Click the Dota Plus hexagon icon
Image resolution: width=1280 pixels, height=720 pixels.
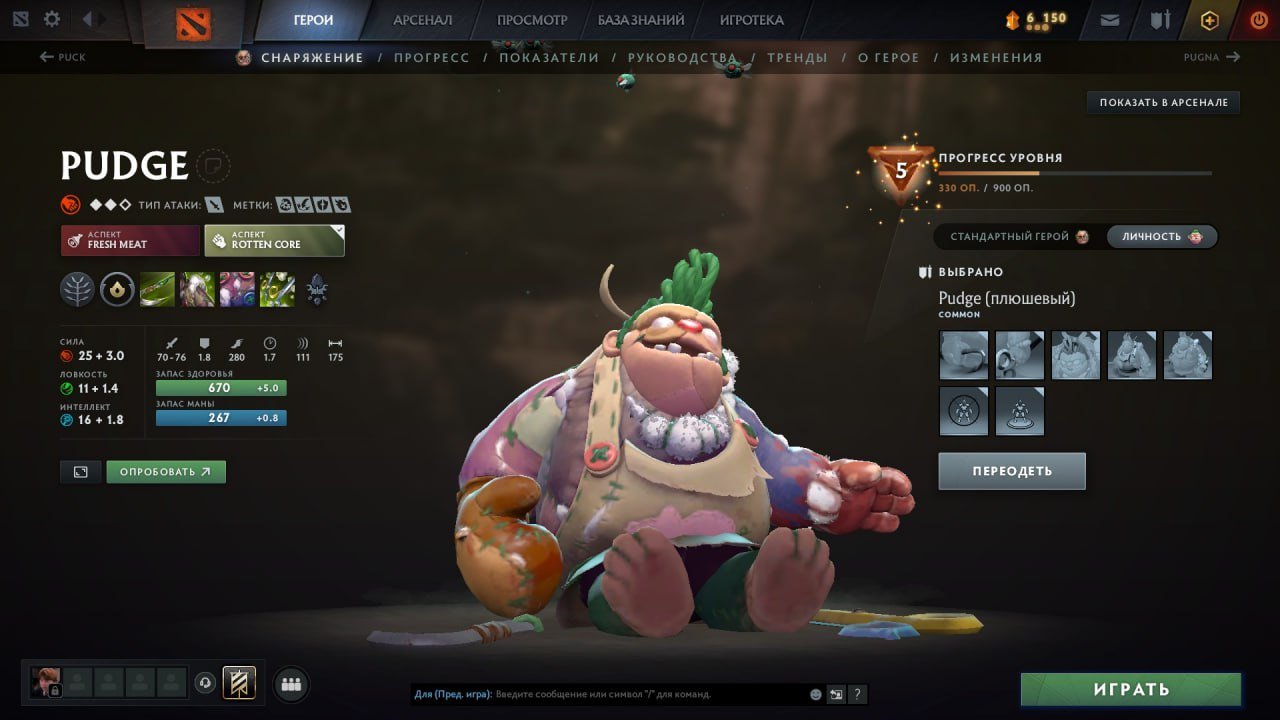tap(1210, 18)
